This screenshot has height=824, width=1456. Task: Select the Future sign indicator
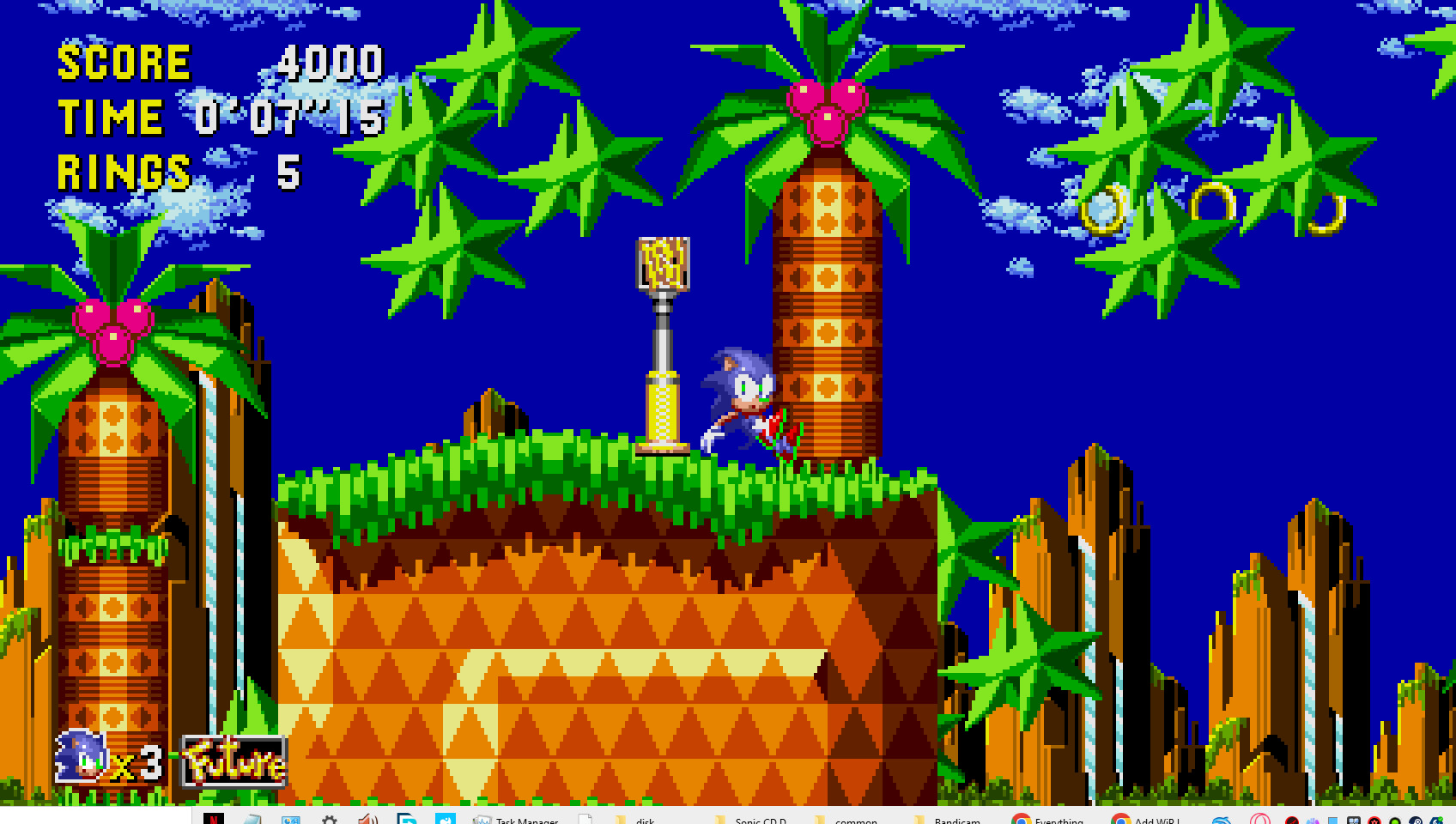click(232, 760)
